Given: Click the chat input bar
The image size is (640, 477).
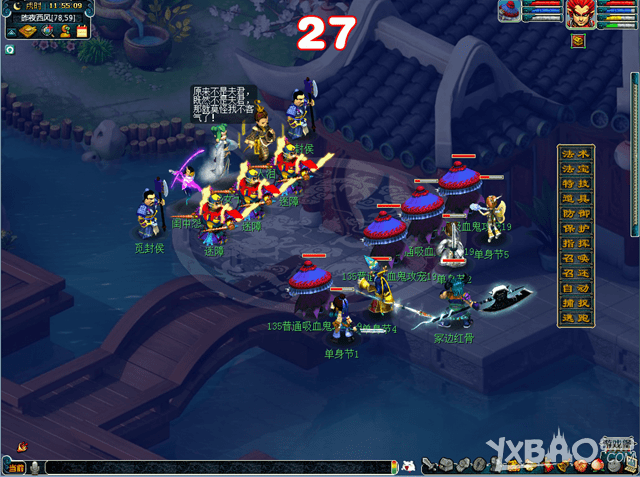Looking at the screenshot, I should coord(220,467).
